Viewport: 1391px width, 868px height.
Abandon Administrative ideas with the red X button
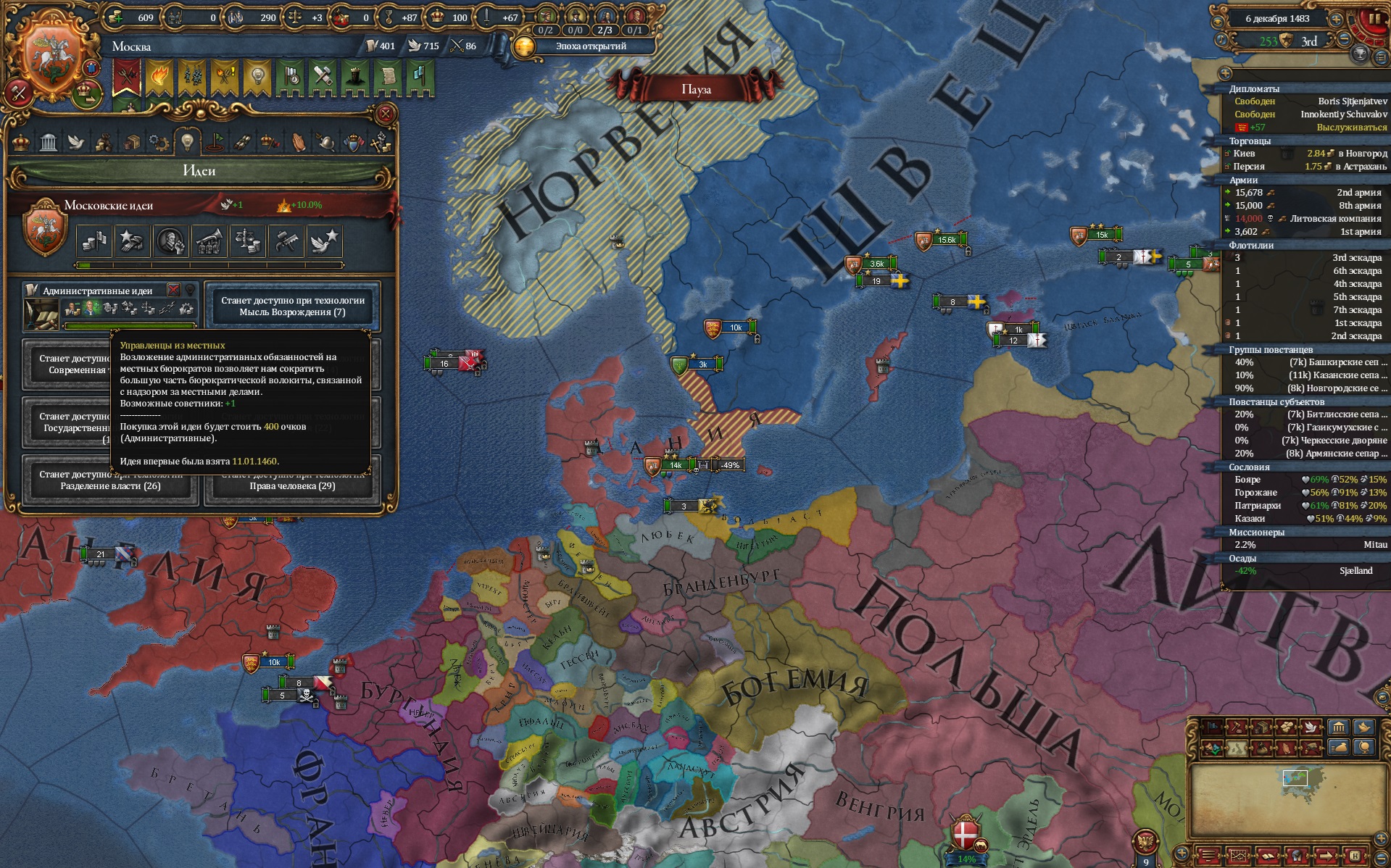pos(174,291)
